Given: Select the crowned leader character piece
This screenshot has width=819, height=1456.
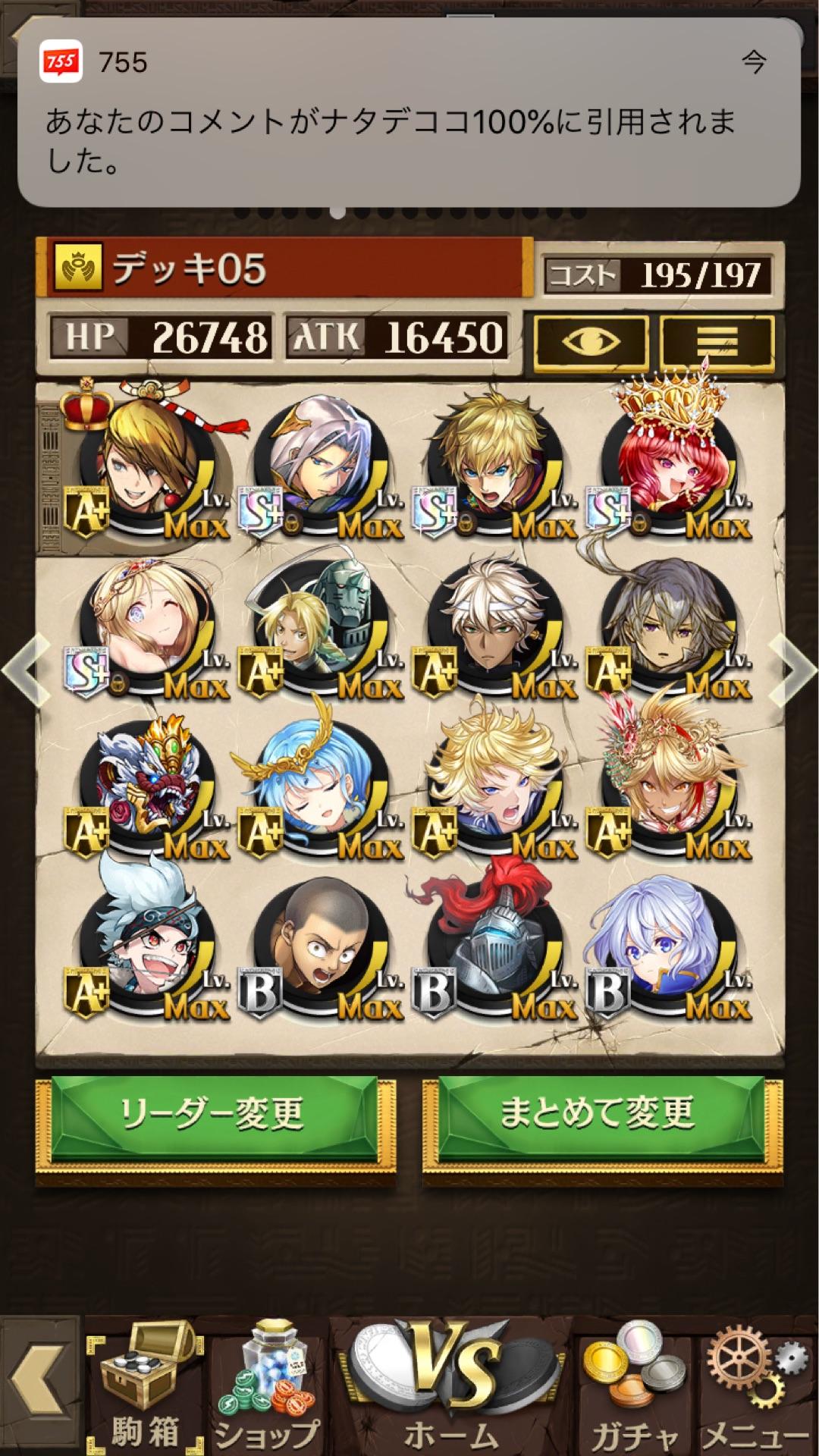Looking at the screenshot, I should pos(148,463).
